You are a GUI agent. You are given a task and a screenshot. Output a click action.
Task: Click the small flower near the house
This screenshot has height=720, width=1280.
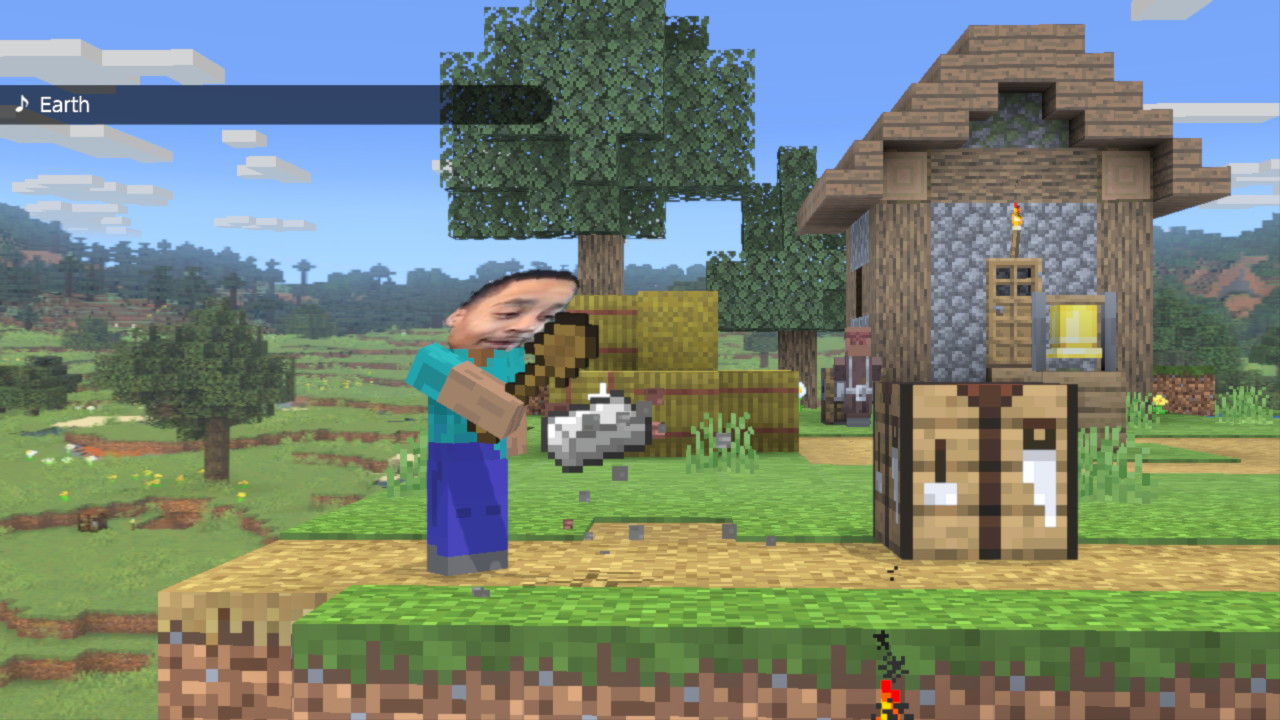point(1160,400)
